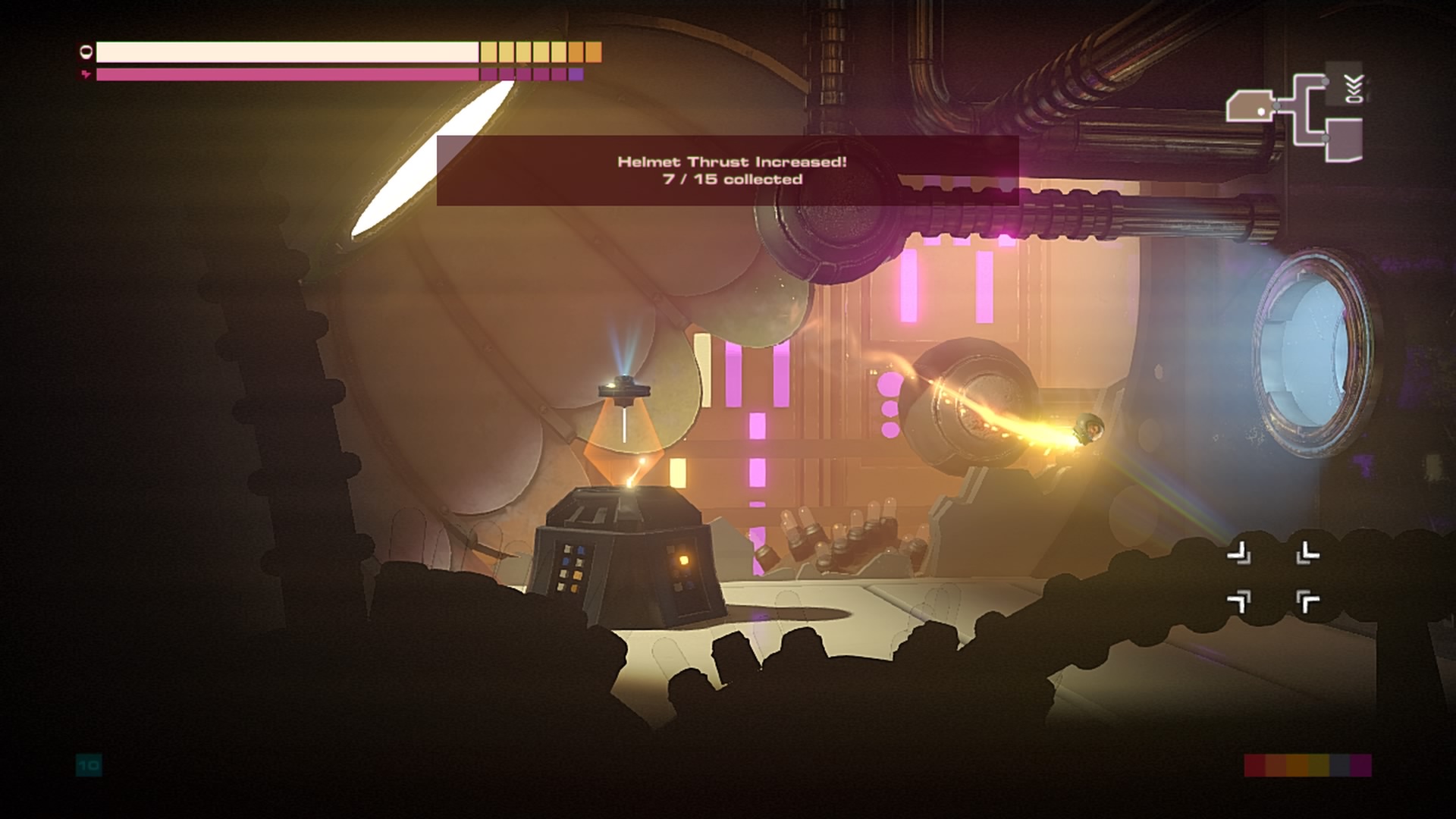Image resolution: width=1456 pixels, height=819 pixels.
Task: Select the health bar circle icon
Action: (85, 52)
